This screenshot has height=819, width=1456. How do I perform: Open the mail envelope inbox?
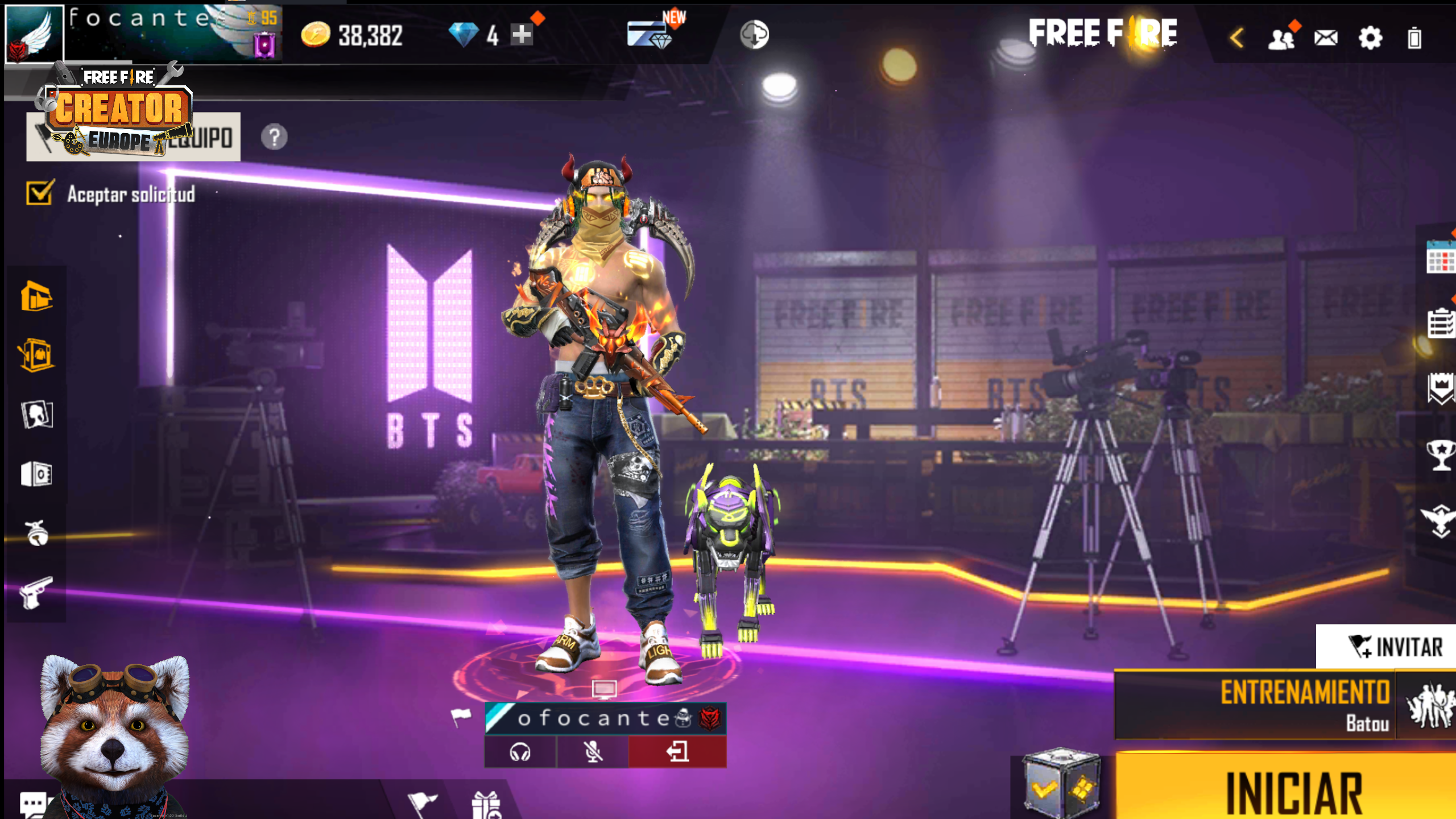pyautogui.click(x=1326, y=39)
